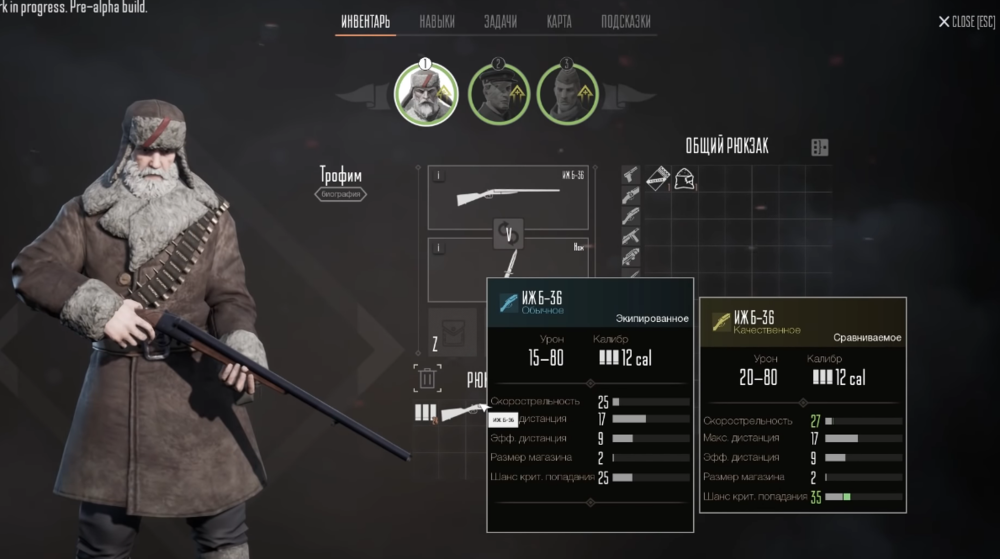Select the striped item in the shared backpack
This screenshot has height=559, width=1000.
point(658,179)
